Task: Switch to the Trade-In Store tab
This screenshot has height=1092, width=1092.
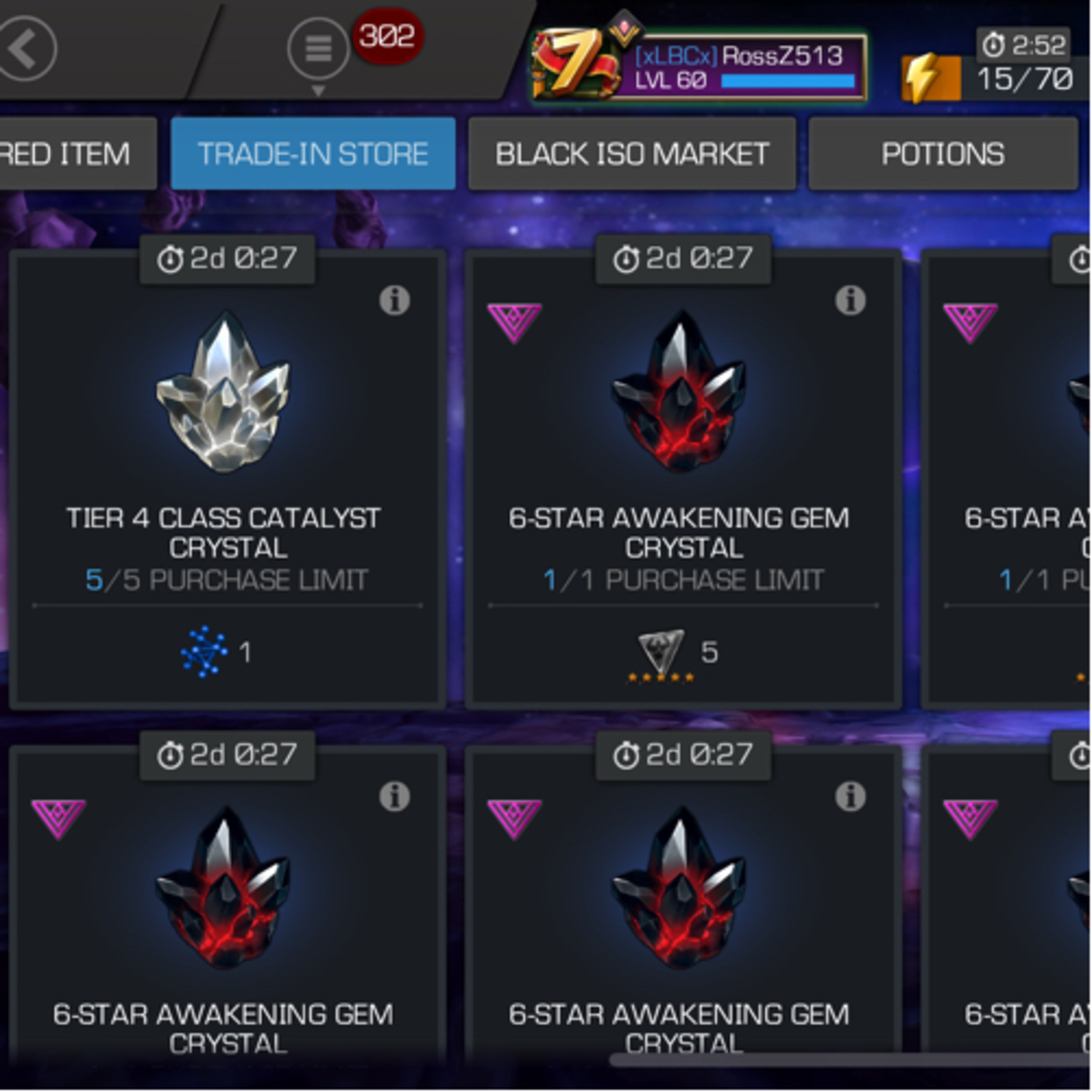Action: tap(313, 154)
